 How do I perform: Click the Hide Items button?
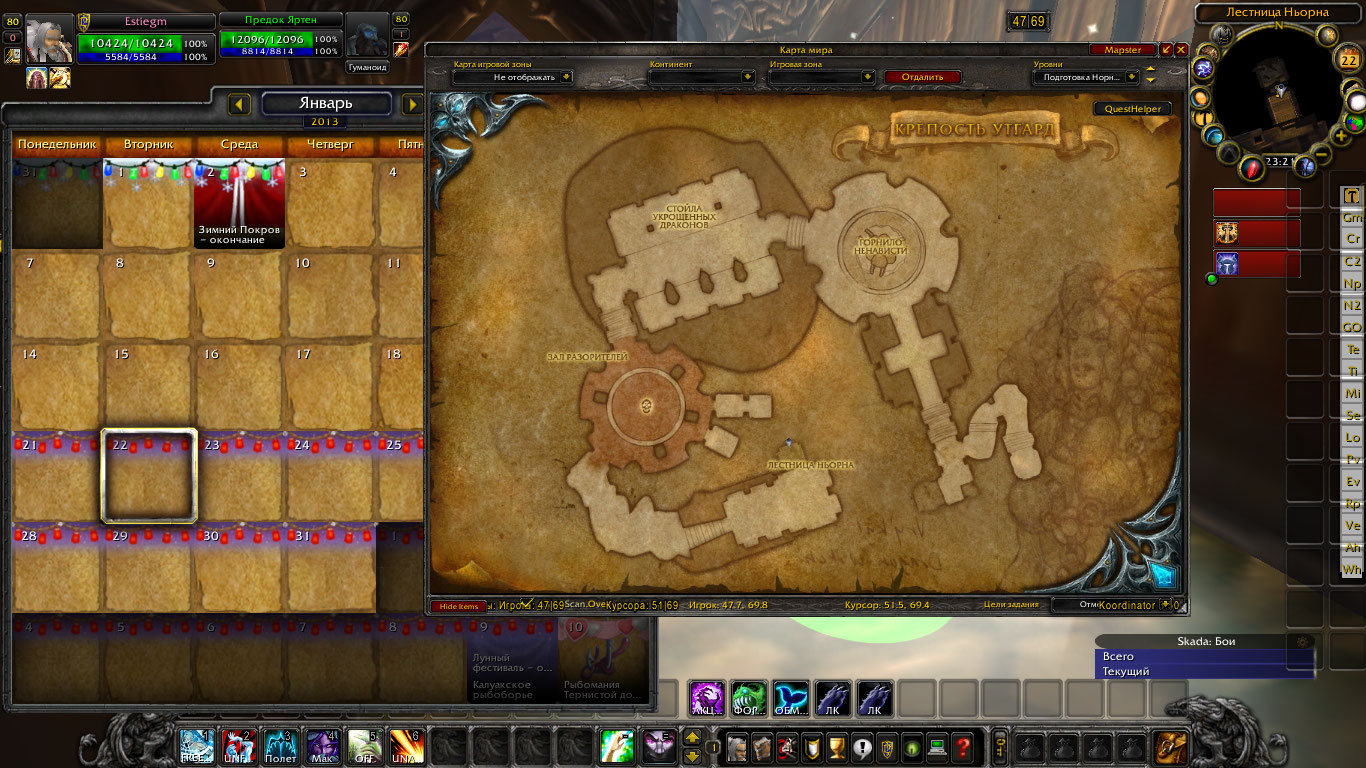[459, 606]
